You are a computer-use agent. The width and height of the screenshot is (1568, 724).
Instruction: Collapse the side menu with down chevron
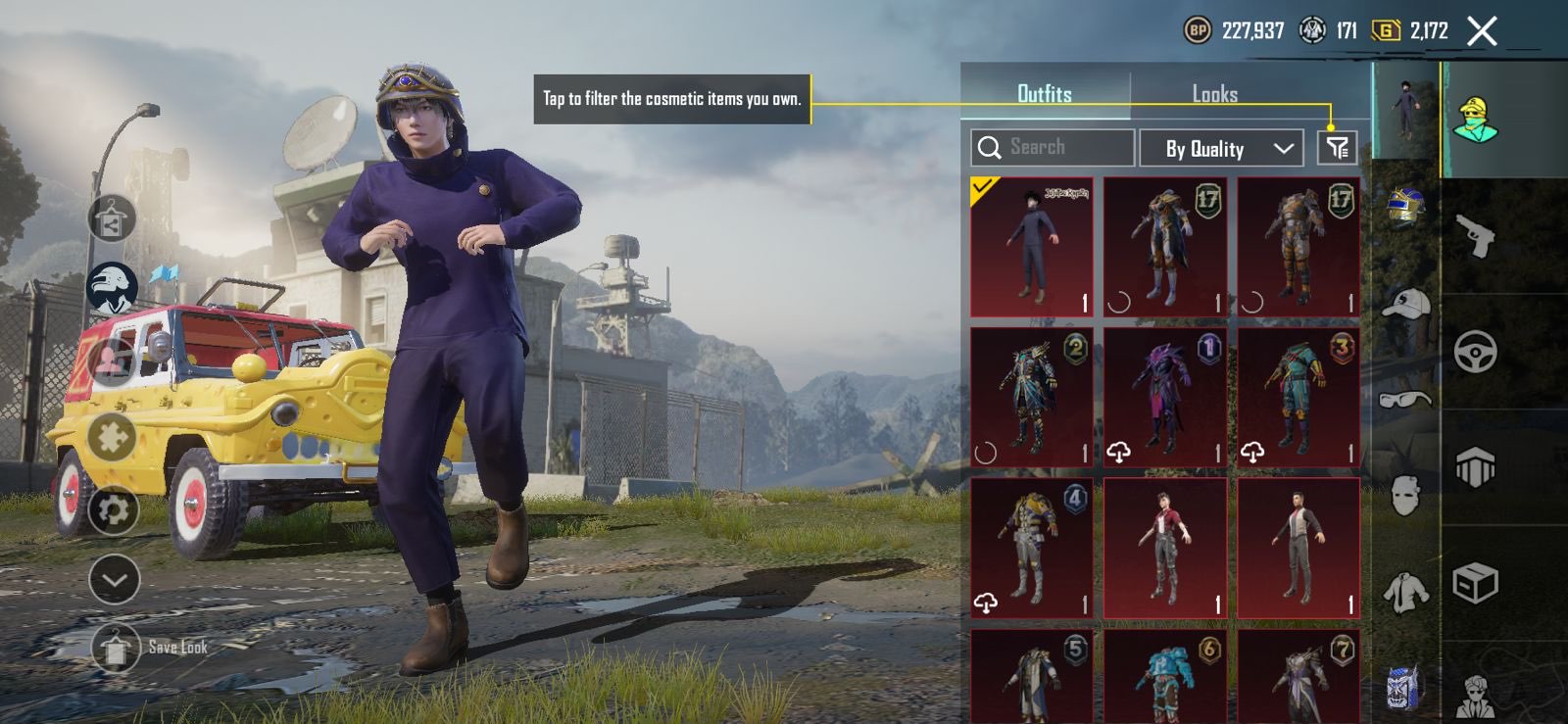click(x=114, y=579)
